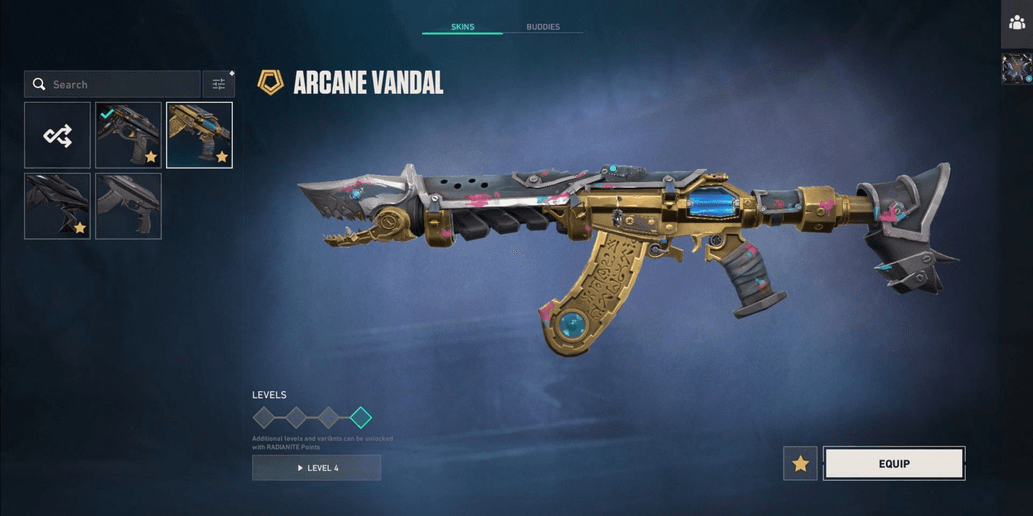Equip the Arcane Vandal skin

(894, 464)
